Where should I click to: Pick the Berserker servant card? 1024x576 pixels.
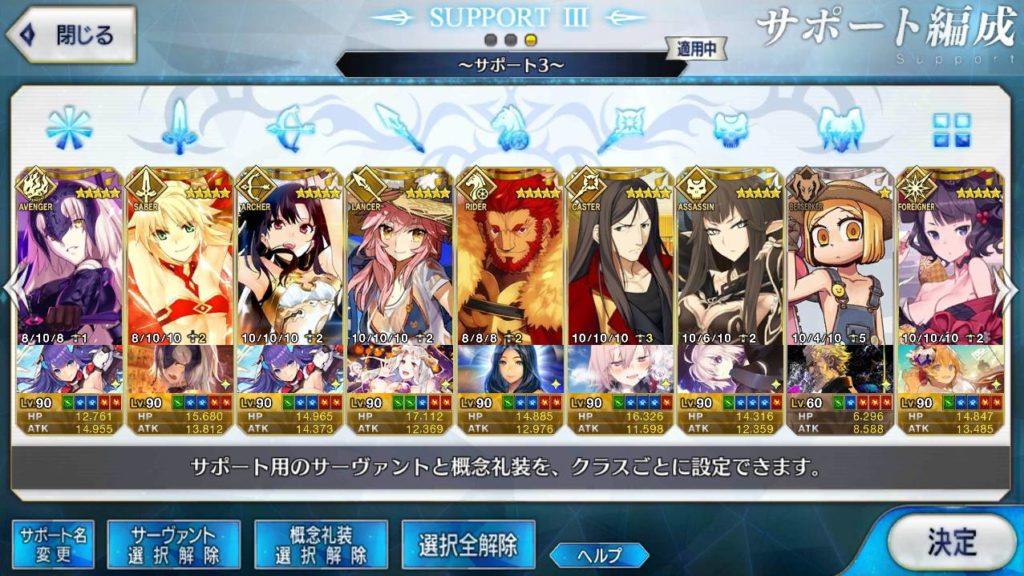(839, 255)
